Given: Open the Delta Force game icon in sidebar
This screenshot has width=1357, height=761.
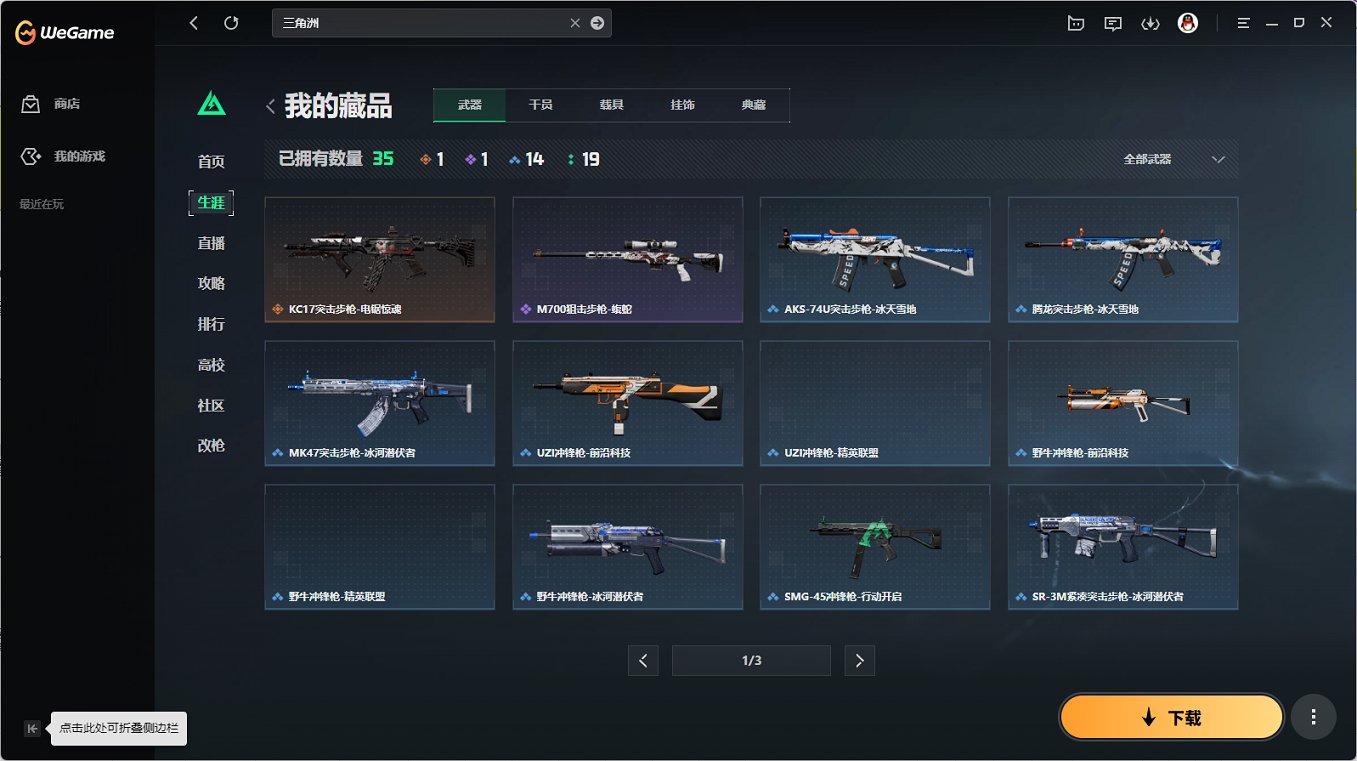Looking at the screenshot, I should 211,101.
